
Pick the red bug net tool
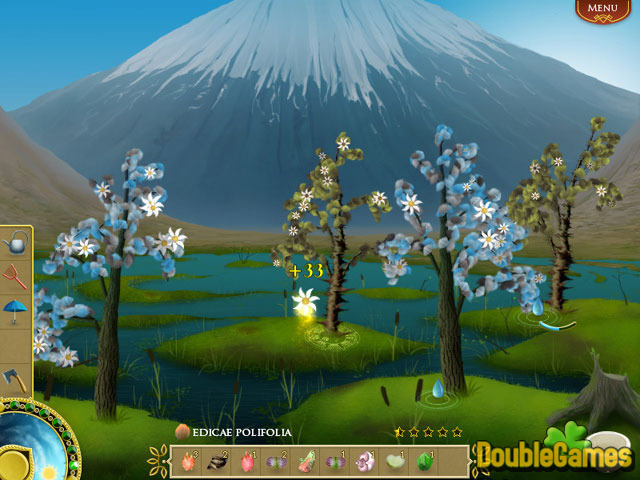pyautogui.click(x=15, y=275)
